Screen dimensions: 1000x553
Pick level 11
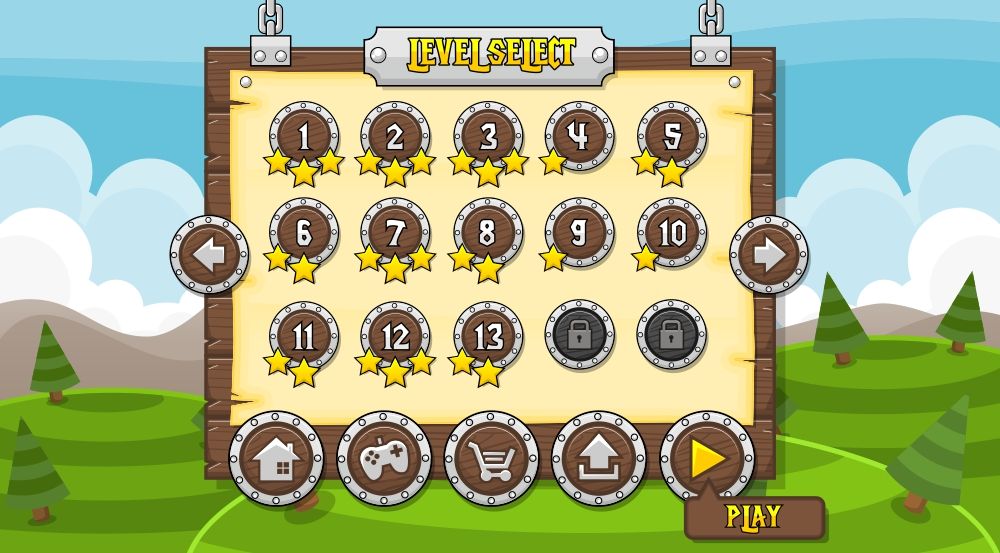pos(303,336)
